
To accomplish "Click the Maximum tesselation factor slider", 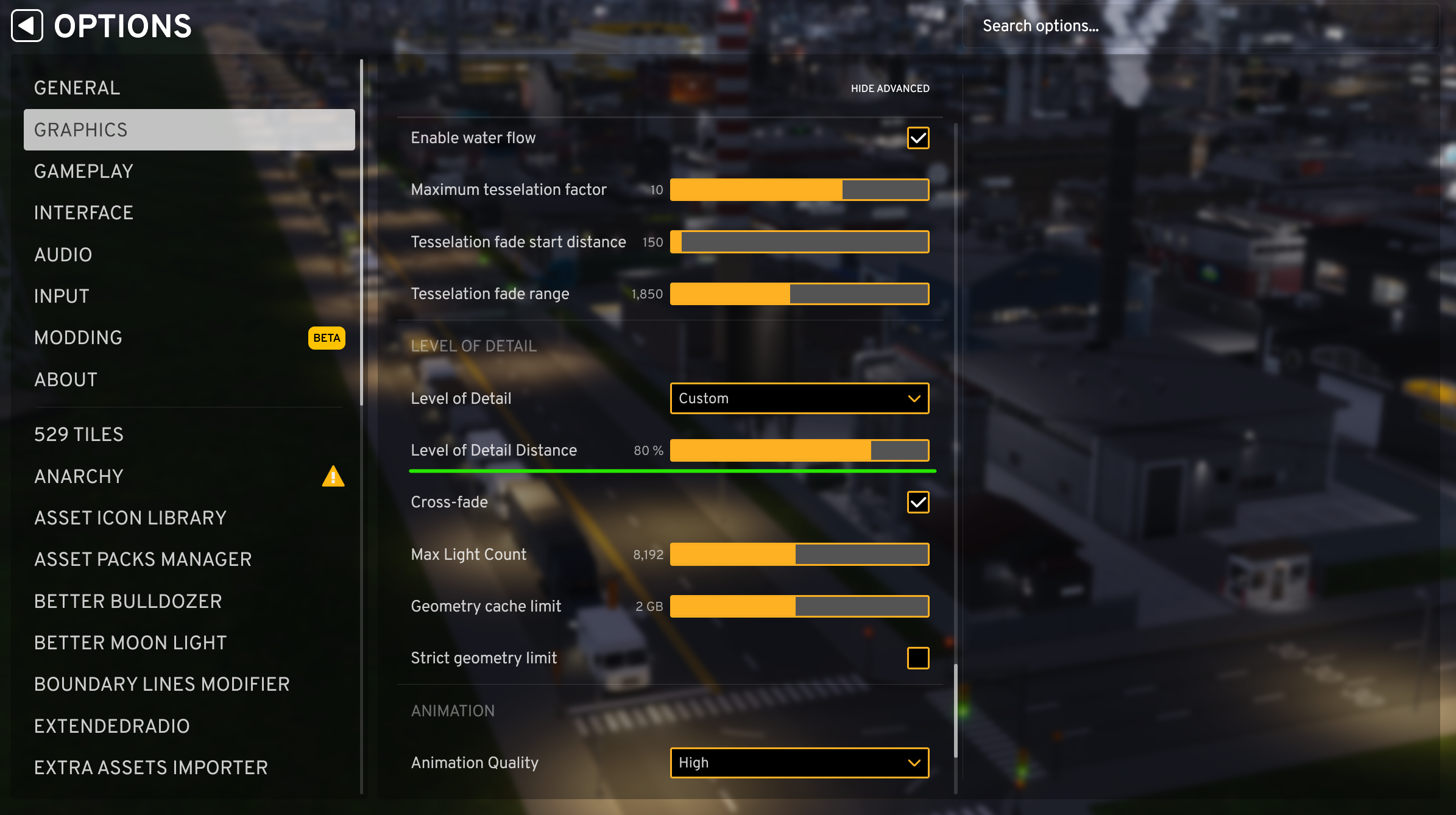I will click(x=799, y=189).
